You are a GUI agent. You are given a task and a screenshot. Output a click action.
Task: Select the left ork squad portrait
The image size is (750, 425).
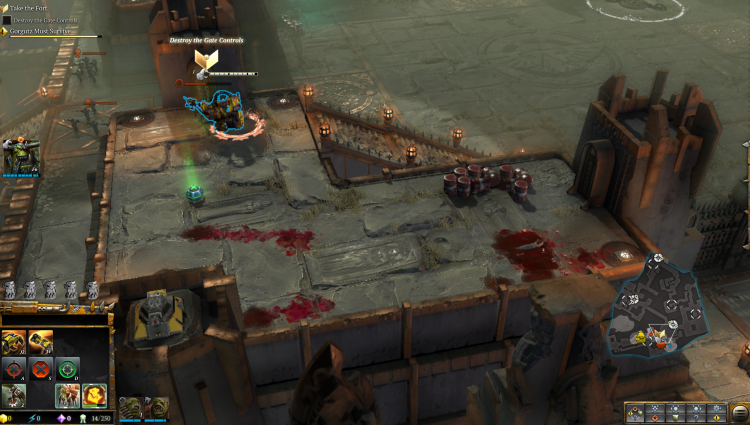pyautogui.click(x=130, y=408)
